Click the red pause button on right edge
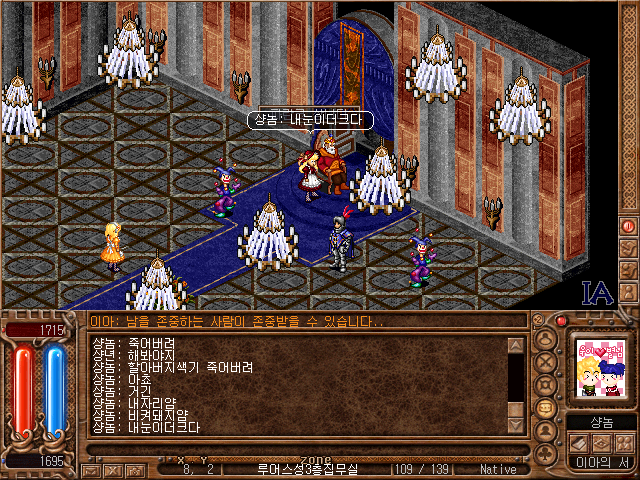The height and width of the screenshot is (480, 640). [629, 226]
